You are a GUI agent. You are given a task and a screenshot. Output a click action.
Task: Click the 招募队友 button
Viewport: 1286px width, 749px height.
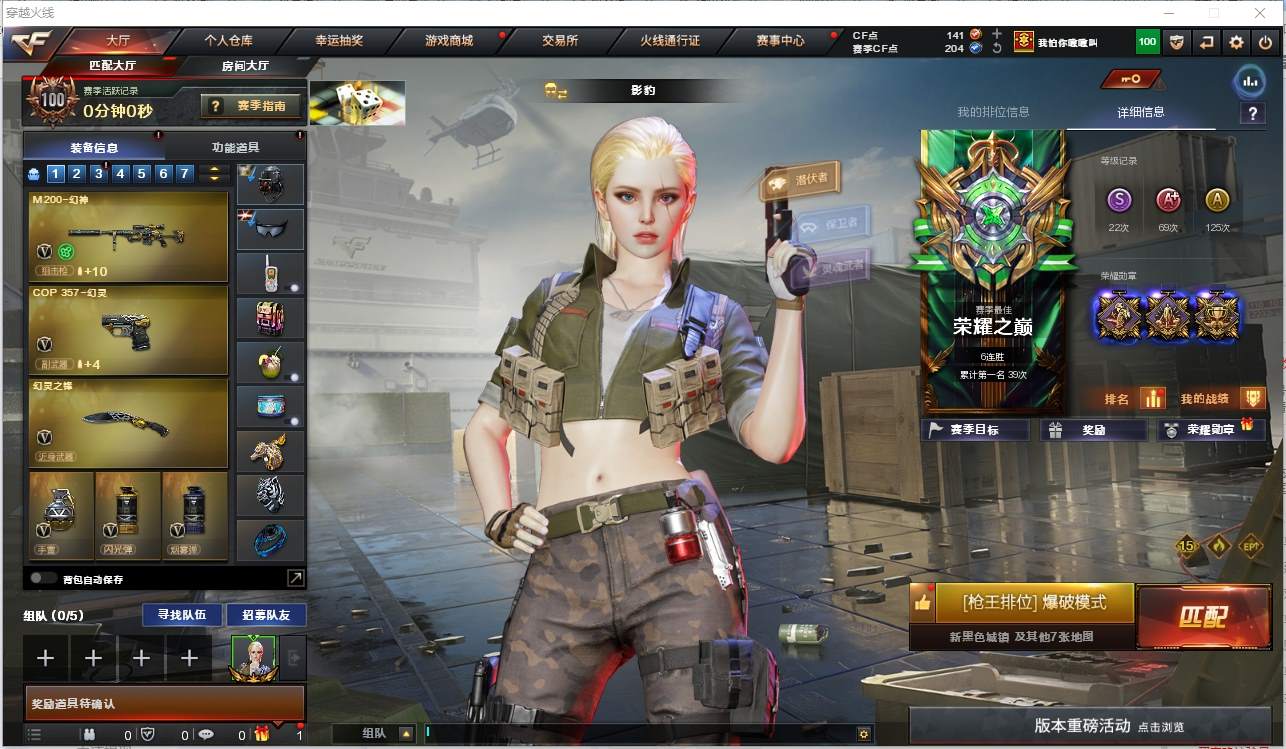pyautogui.click(x=266, y=614)
